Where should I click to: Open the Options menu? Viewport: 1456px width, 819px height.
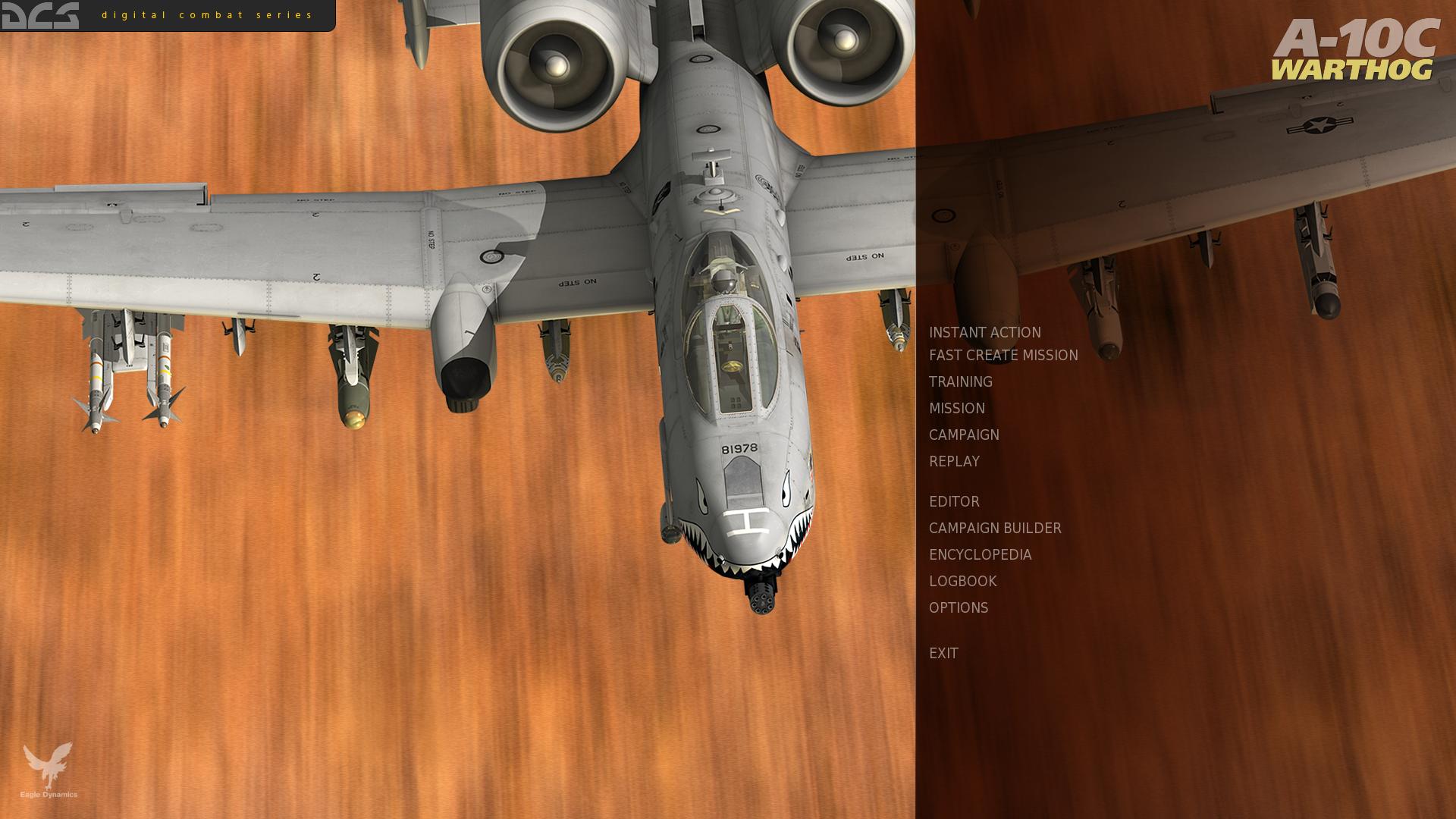pyautogui.click(x=958, y=608)
